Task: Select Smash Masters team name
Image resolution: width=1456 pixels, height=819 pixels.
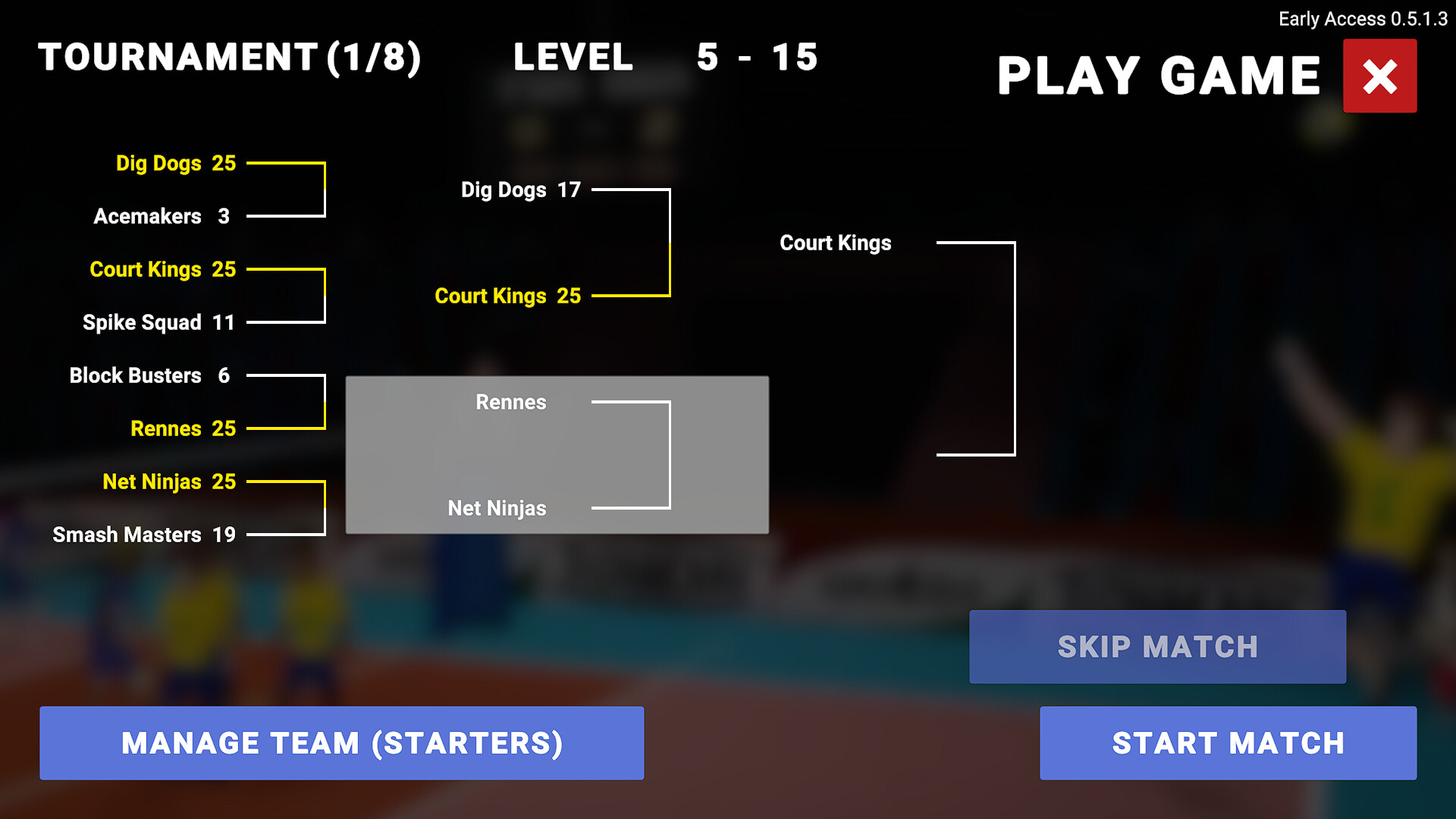Action: coord(128,535)
